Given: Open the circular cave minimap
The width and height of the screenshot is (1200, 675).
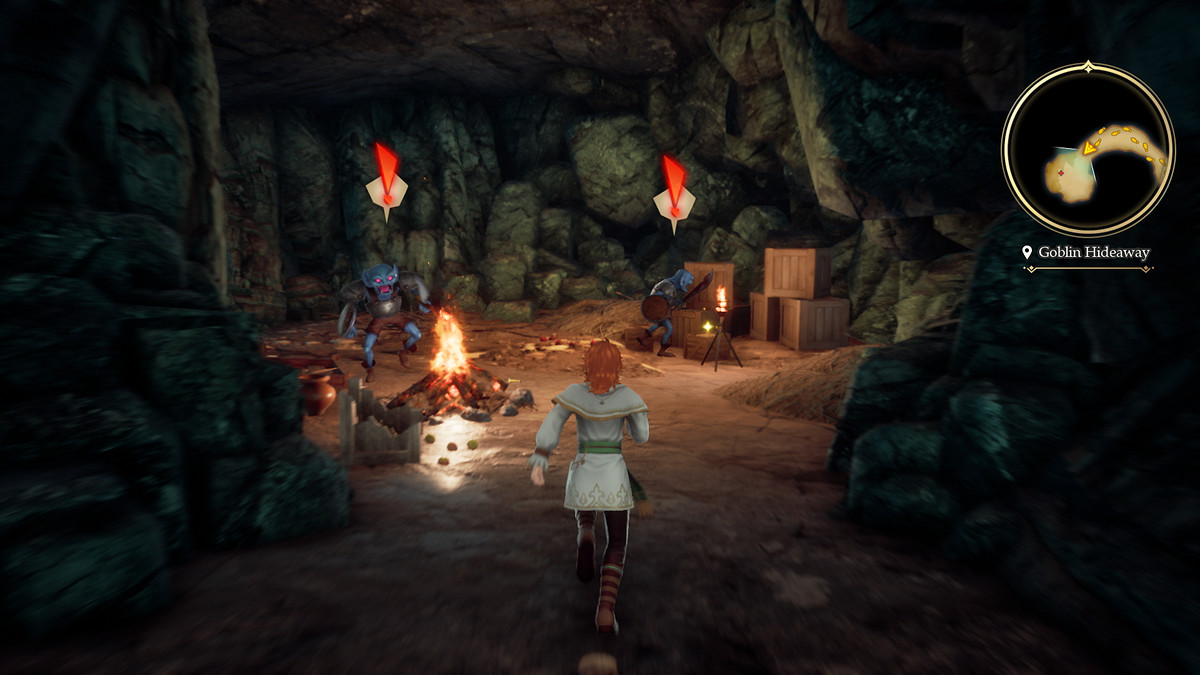Looking at the screenshot, I should tap(1088, 148).
